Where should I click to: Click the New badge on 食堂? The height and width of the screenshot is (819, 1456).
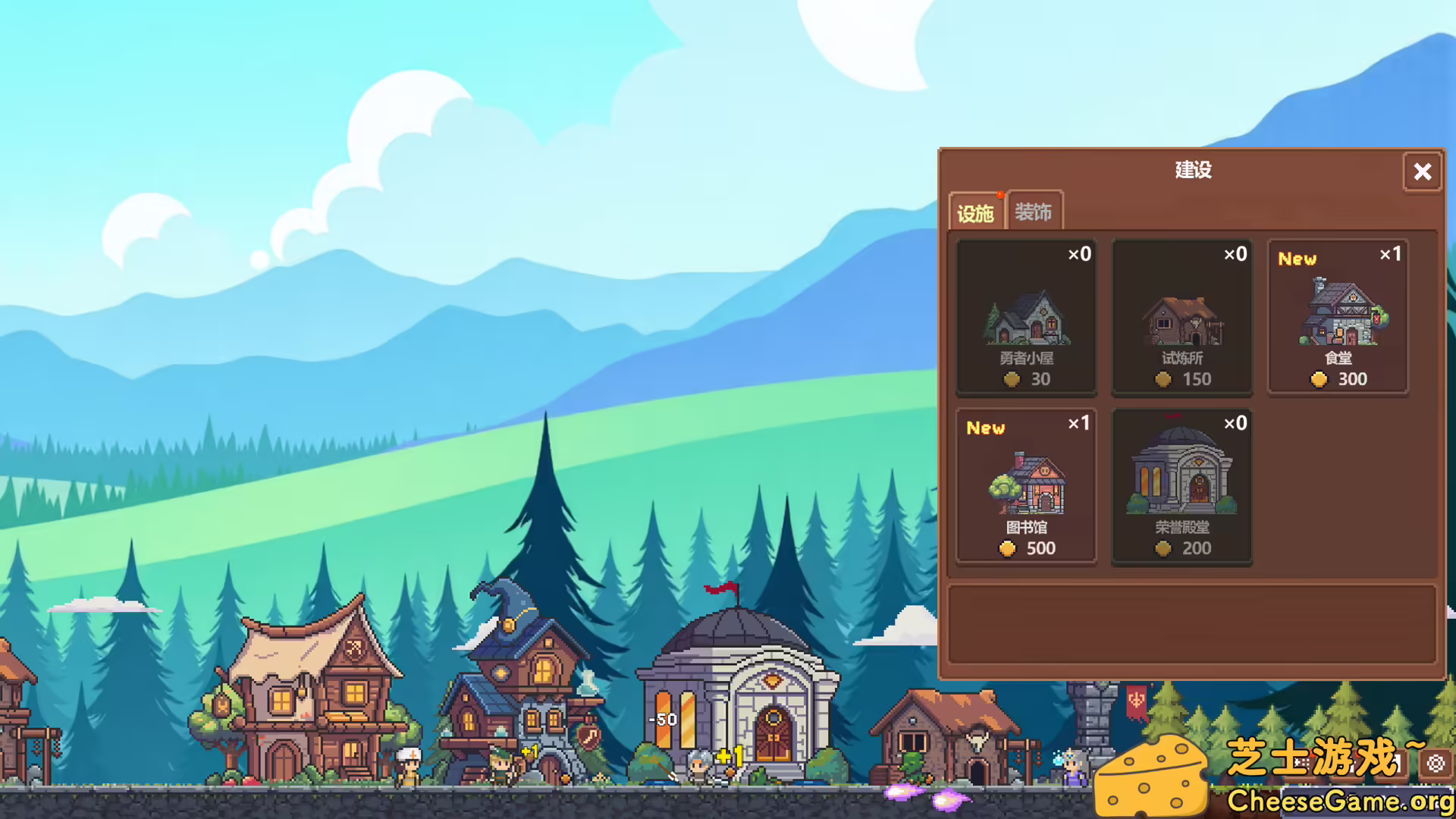(1297, 259)
